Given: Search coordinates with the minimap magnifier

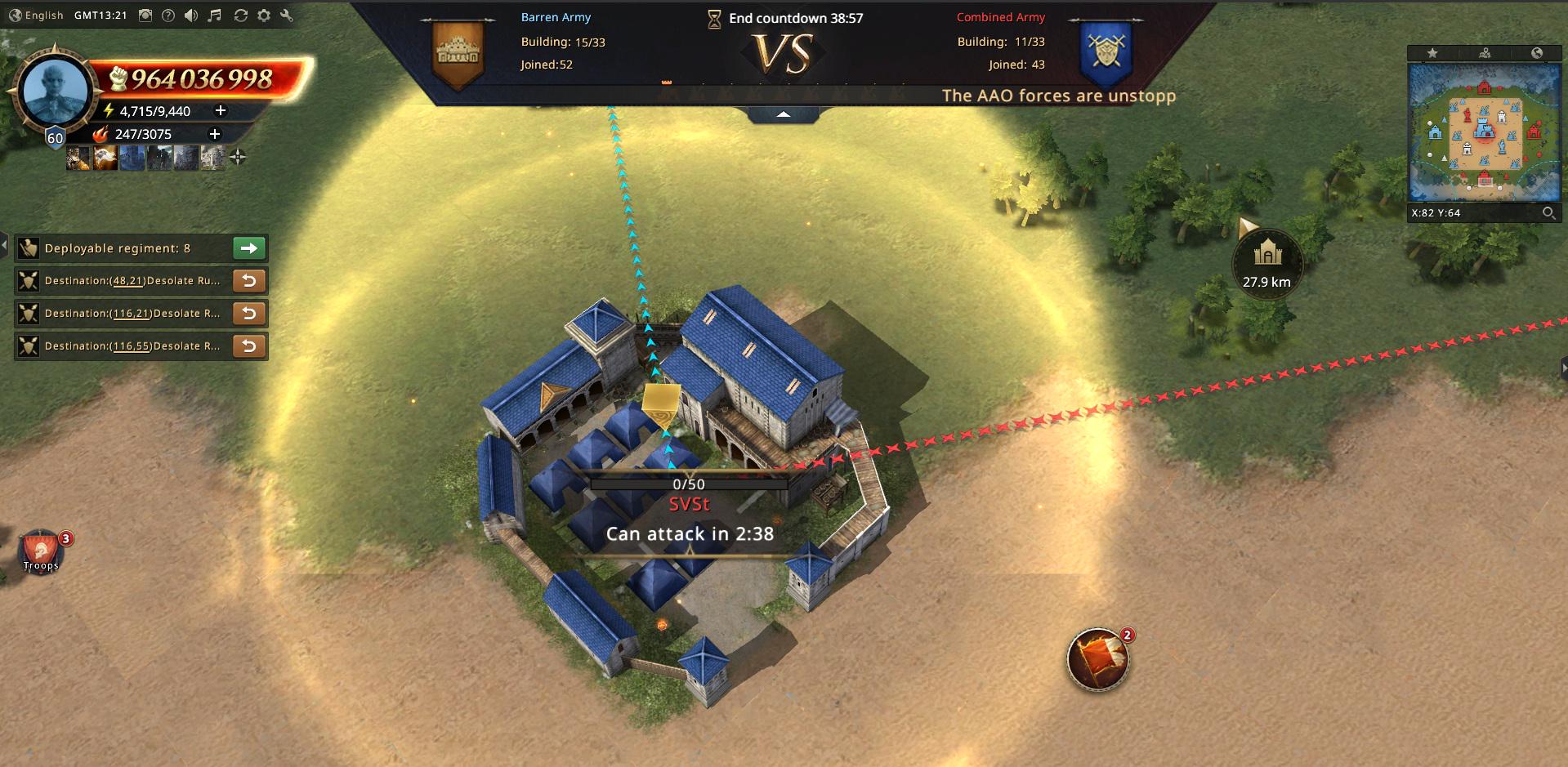Looking at the screenshot, I should [x=1548, y=213].
